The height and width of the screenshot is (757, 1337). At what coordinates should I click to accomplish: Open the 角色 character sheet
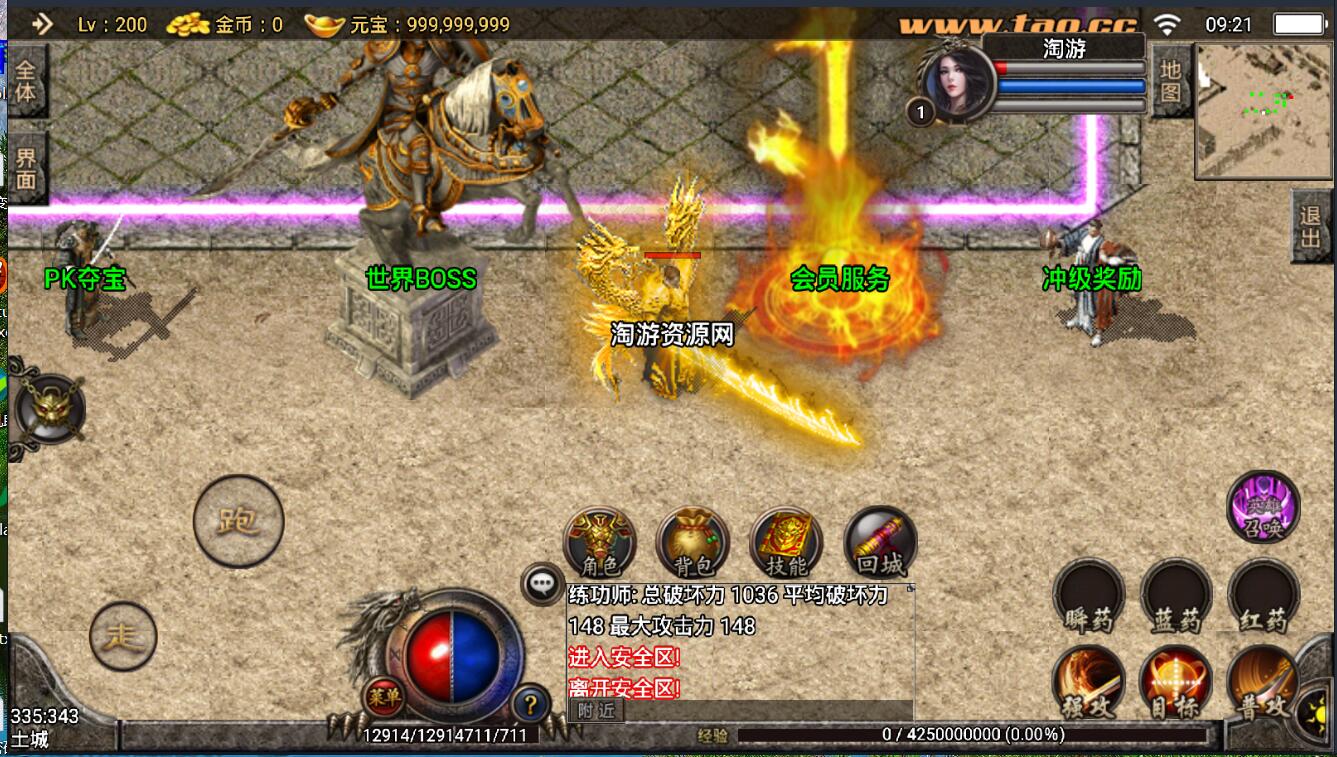coord(600,543)
